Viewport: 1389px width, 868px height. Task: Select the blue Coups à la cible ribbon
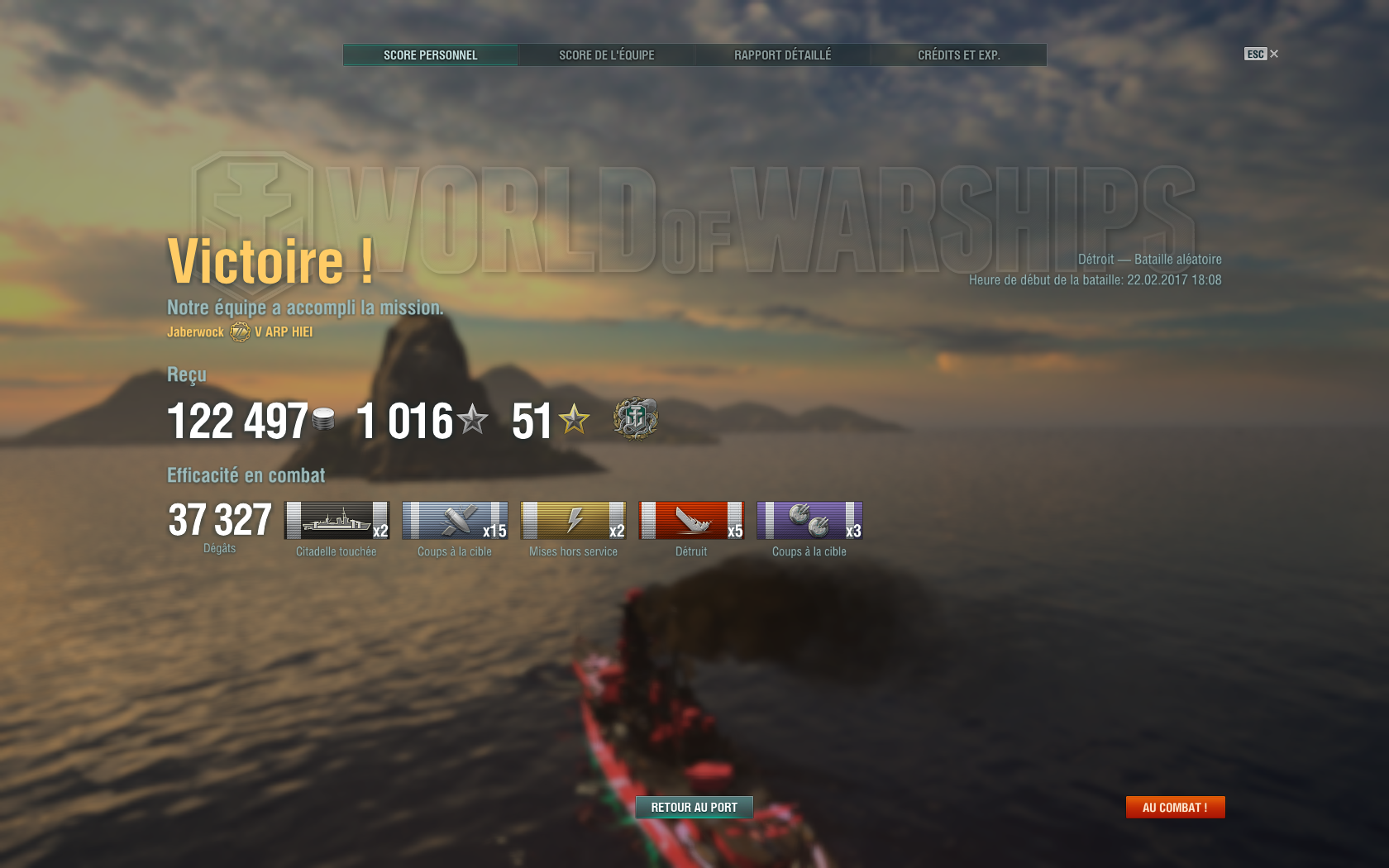click(455, 520)
